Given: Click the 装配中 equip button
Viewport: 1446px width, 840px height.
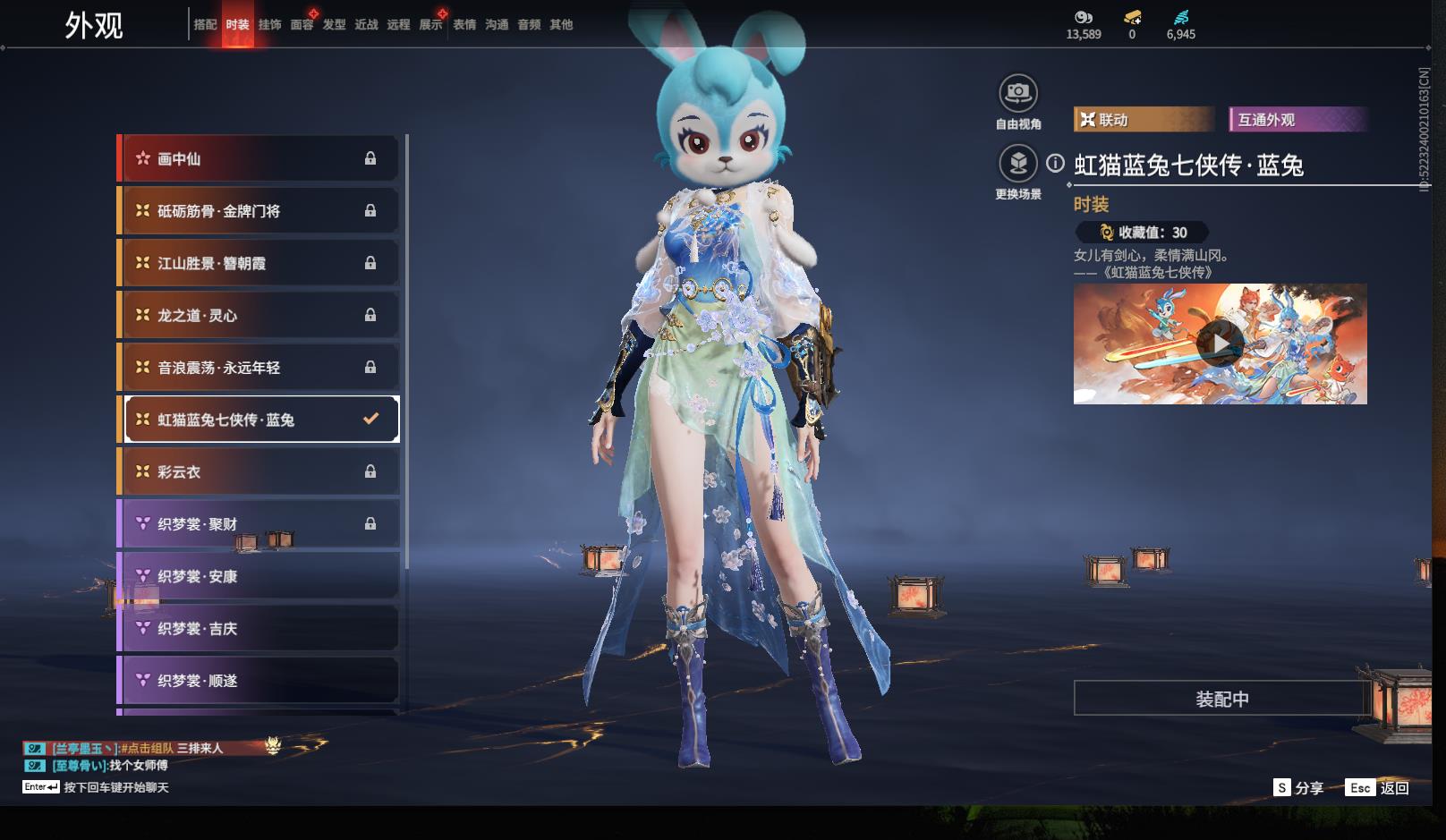Looking at the screenshot, I should (x=1221, y=699).
